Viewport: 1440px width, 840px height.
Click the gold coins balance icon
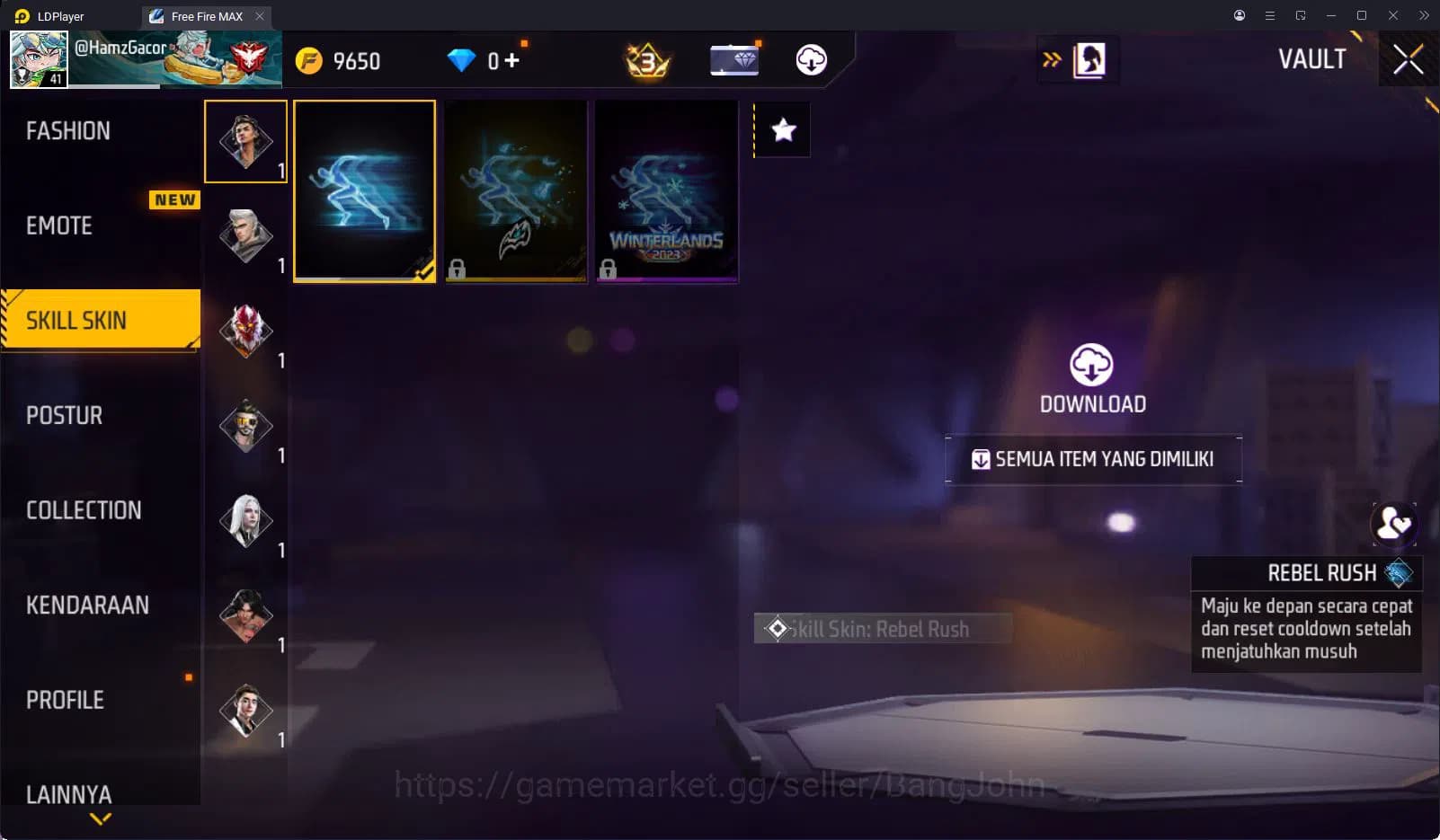(309, 59)
